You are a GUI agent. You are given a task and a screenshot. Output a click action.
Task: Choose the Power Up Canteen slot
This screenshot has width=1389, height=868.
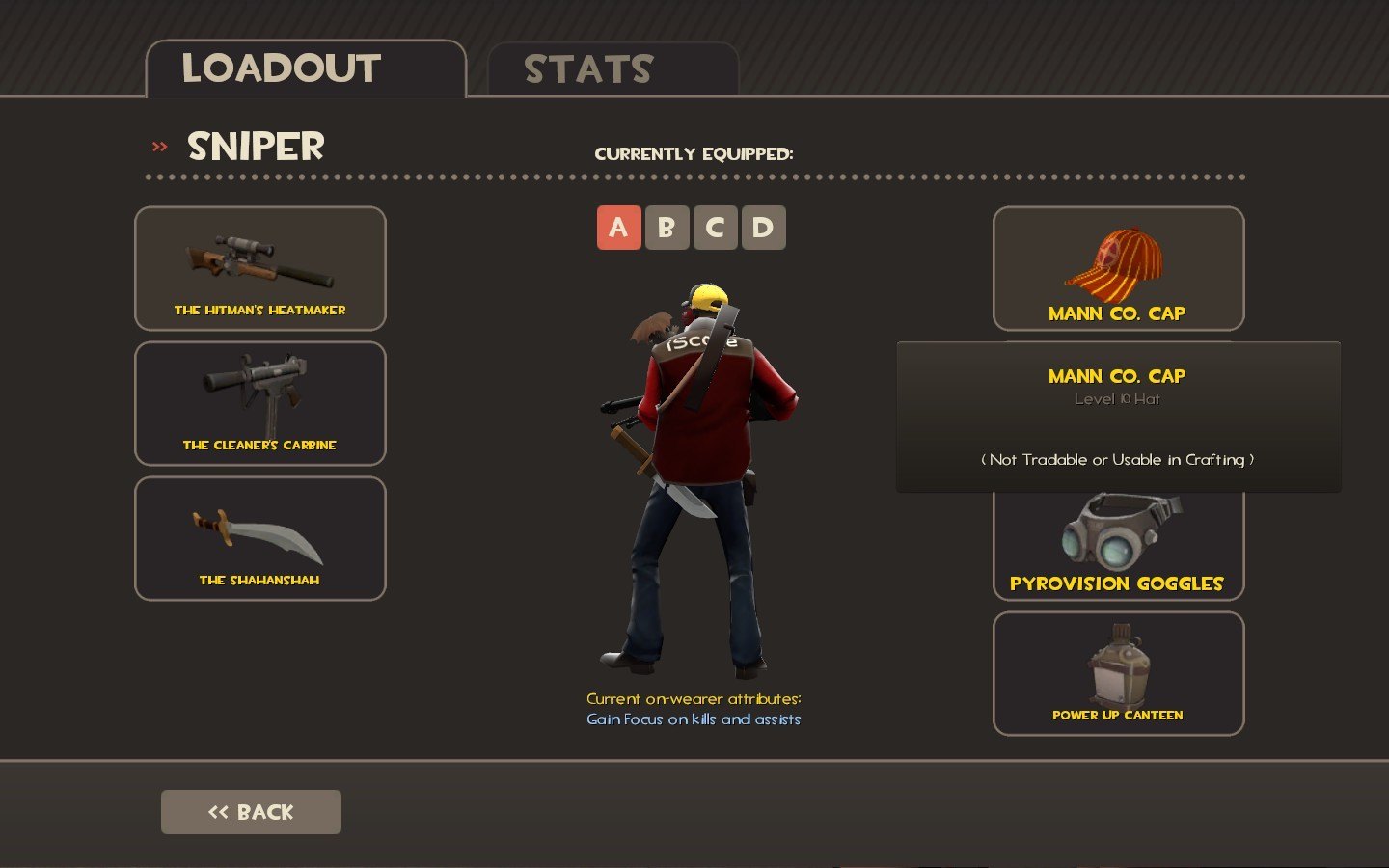(1118, 674)
